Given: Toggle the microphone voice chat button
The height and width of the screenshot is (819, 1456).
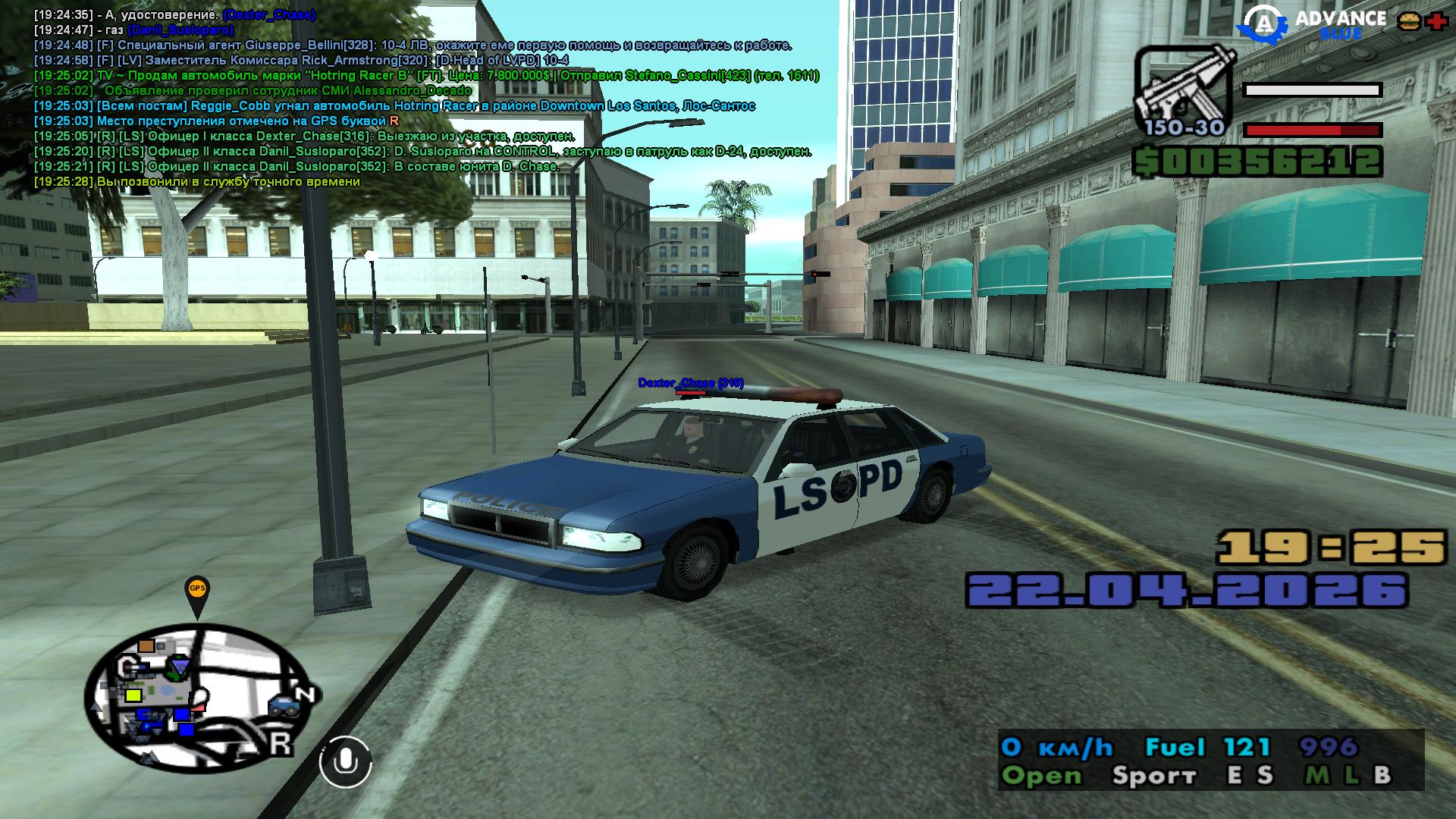Looking at the screenshot, I should [x=345, y=761].
